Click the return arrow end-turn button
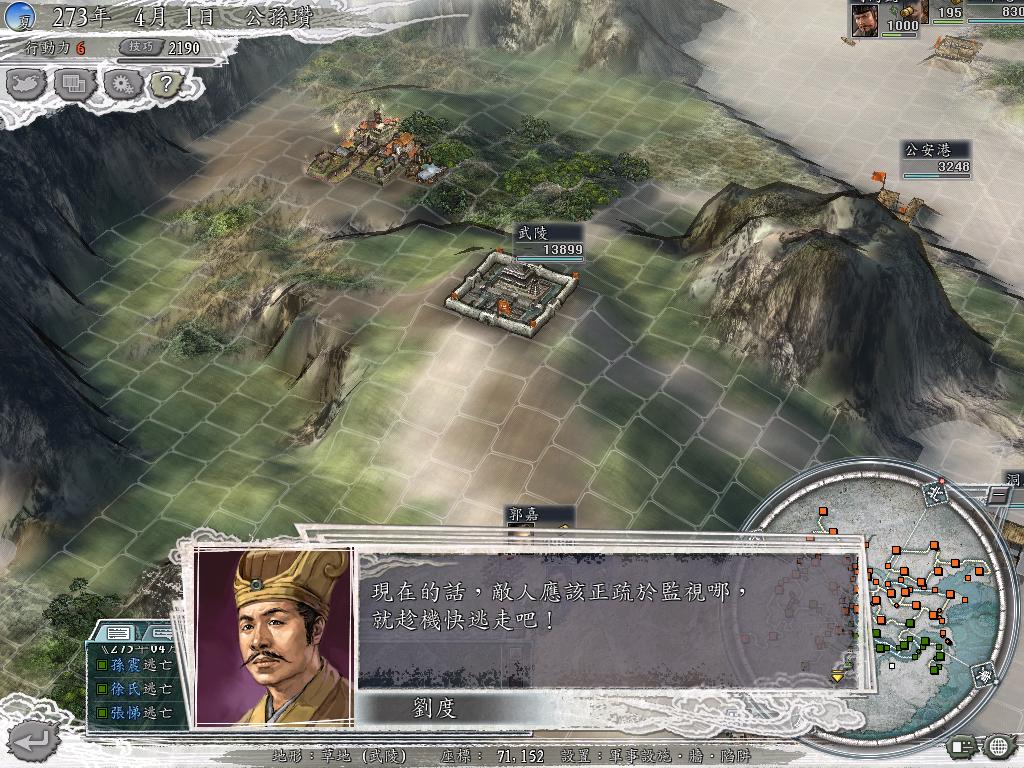Image resolution: width=1024 pixels, height=768 pixels. click(32, 740)
